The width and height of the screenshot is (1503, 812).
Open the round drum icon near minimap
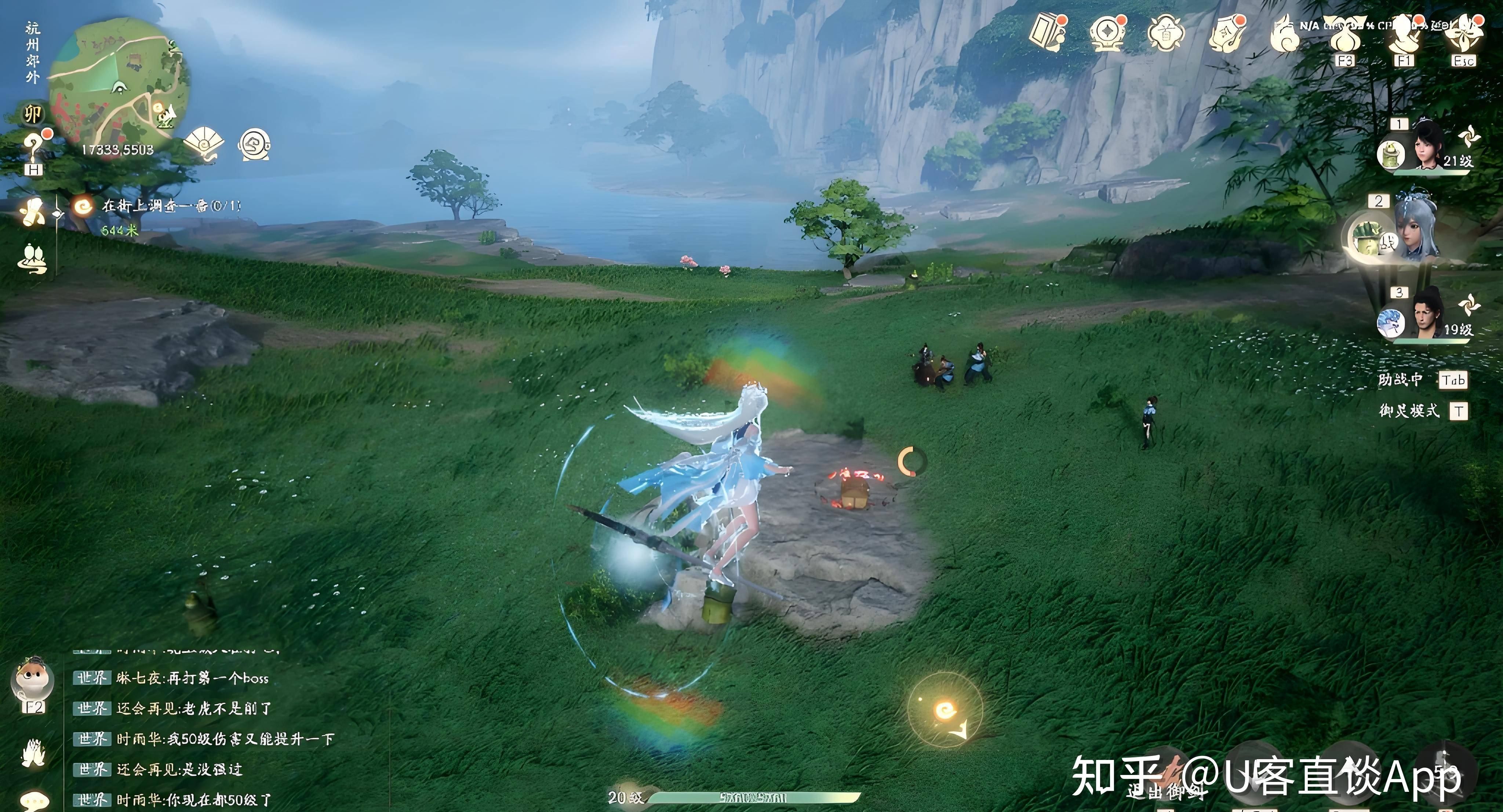pos(254,145)
